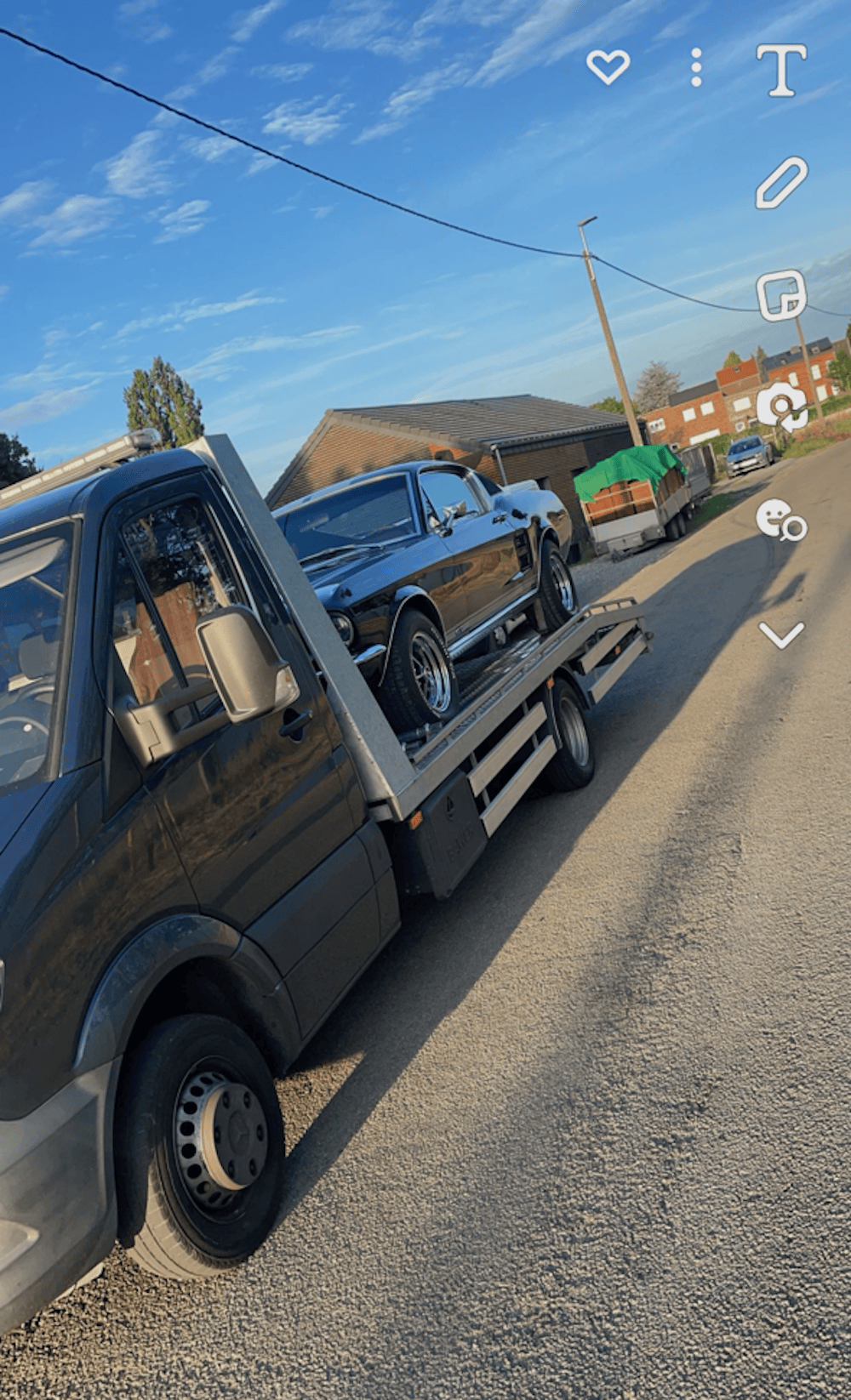Open the smiley face search tool
The width and height of the screenshot is (851, 1400).
[781, 520]
